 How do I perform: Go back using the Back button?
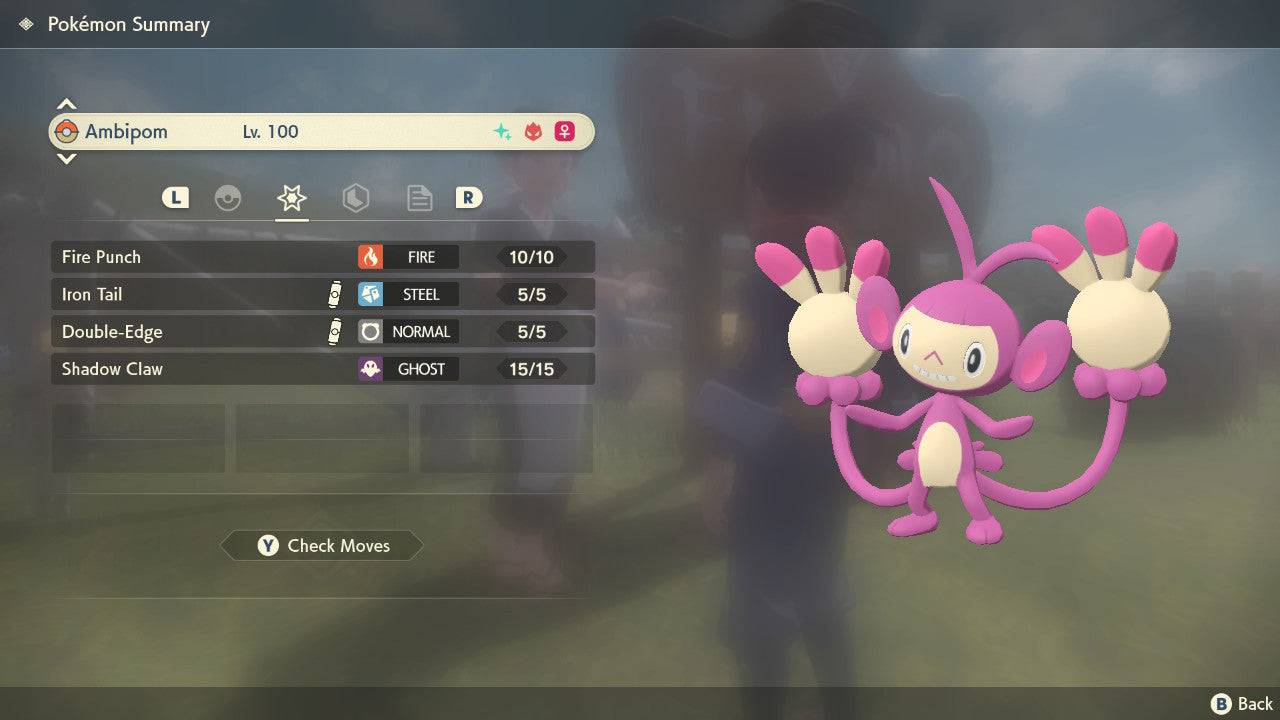tap(1242, 704)
